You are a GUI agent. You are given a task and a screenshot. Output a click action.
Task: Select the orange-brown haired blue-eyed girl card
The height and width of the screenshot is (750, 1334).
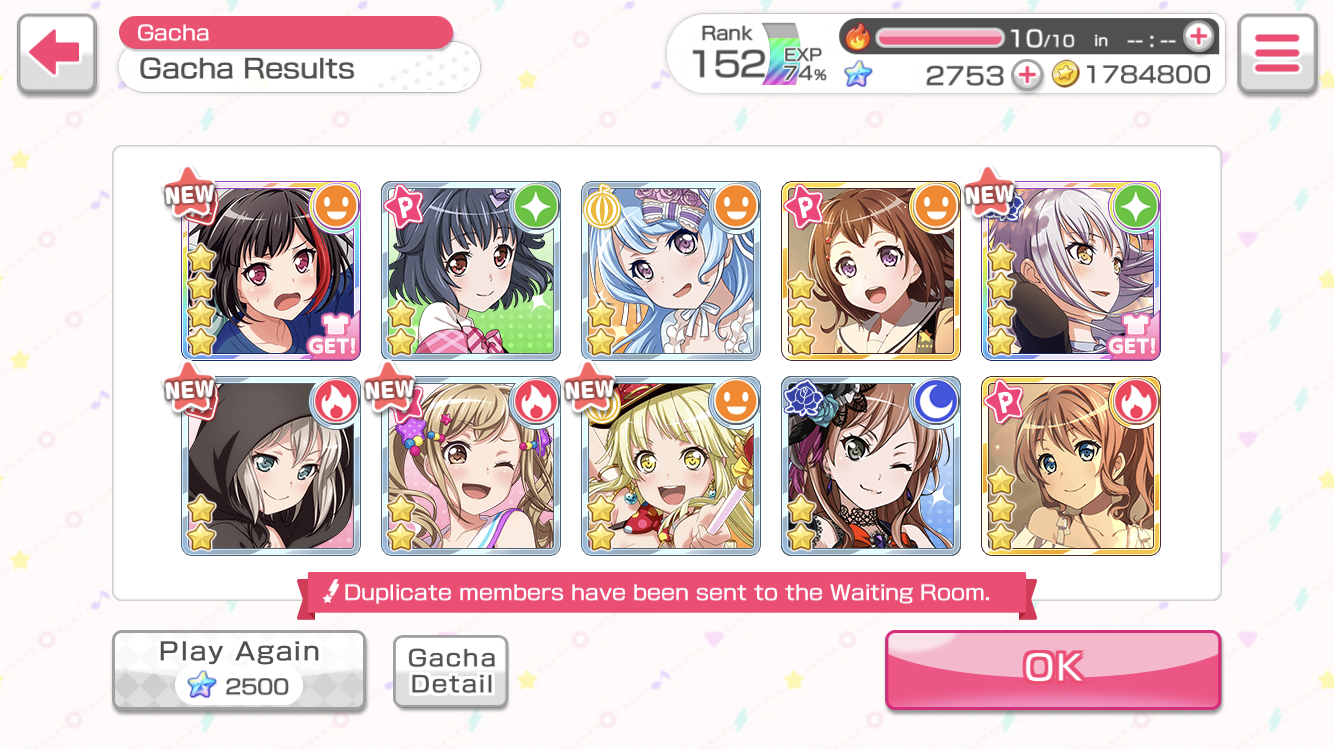1071,466
